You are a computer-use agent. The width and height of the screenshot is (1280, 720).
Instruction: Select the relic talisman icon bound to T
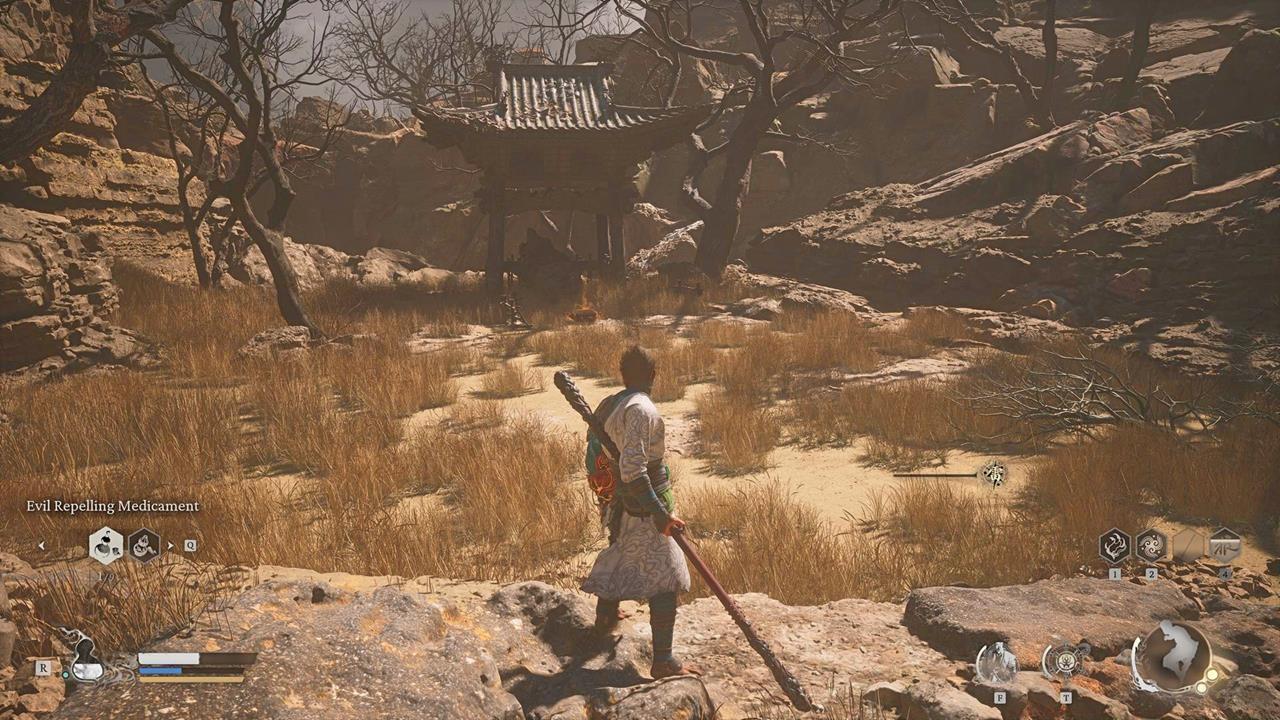coord(1065,660)
